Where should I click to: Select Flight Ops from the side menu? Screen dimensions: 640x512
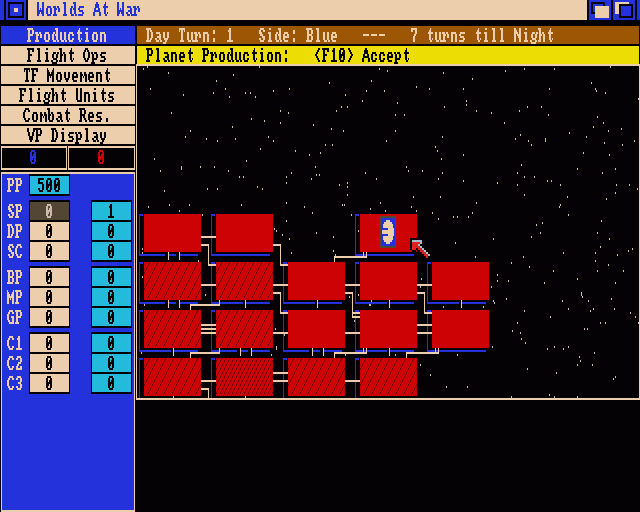click(x=67, y=56)
